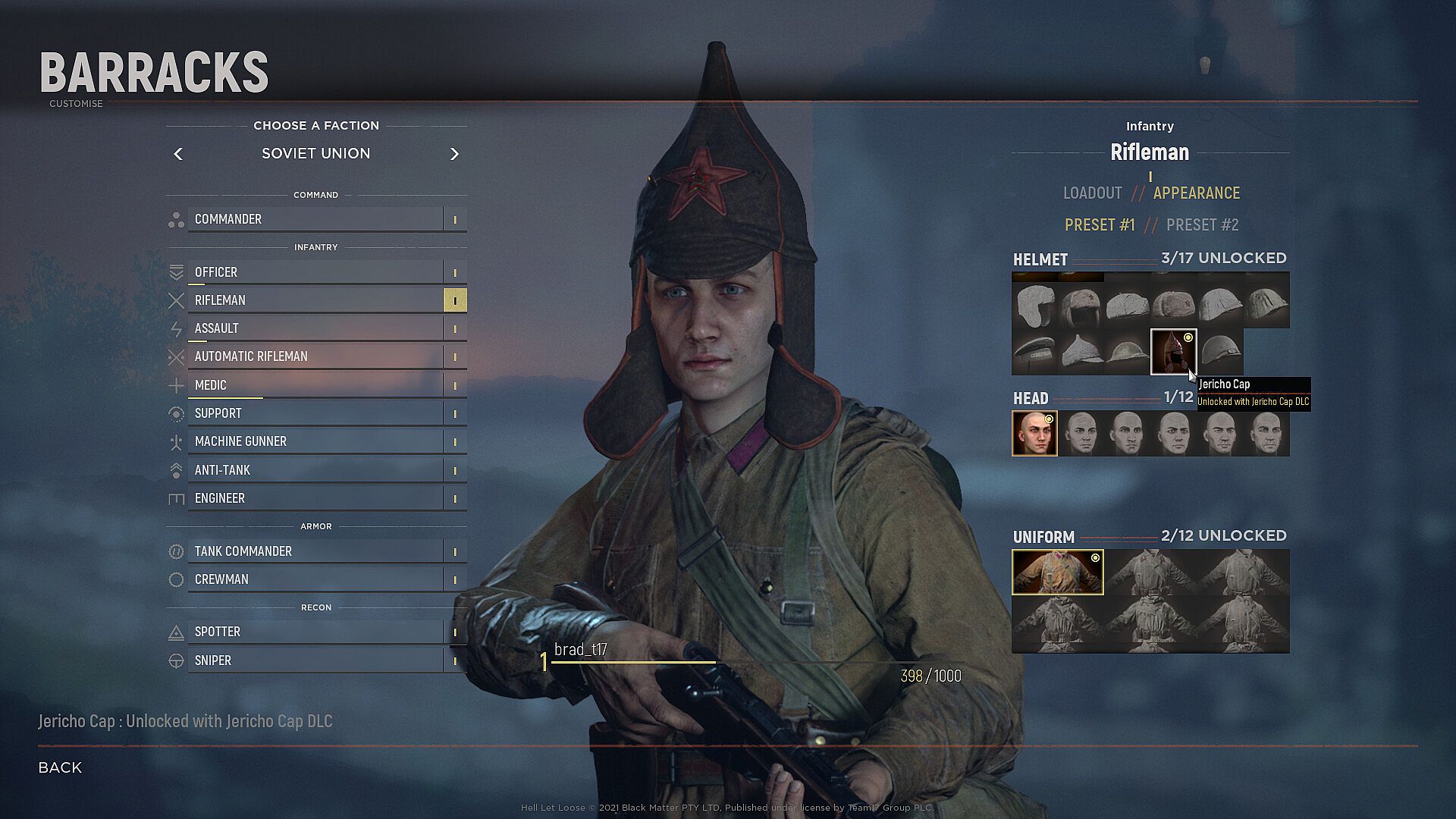Go back with the BACK button
1456x819 pixels.
[60, 767]
